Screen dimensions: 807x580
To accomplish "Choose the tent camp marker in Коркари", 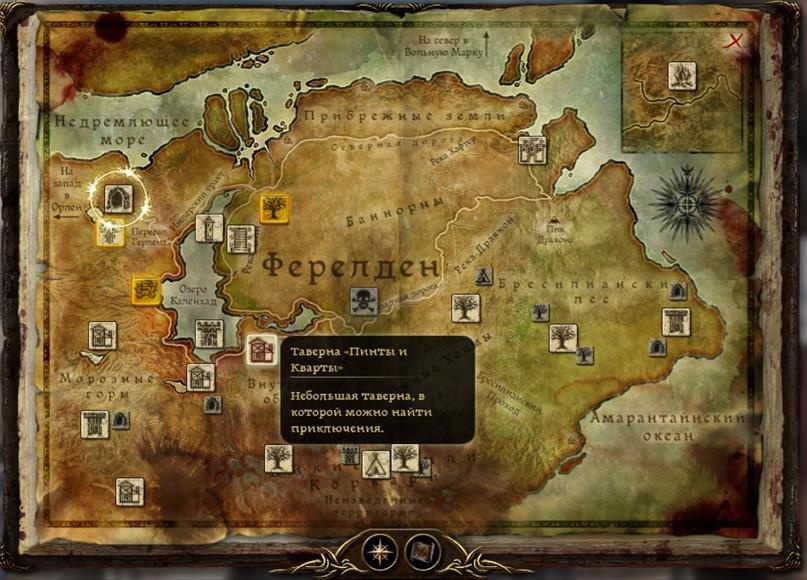I will pyautogui.click(x=375, y=461).
